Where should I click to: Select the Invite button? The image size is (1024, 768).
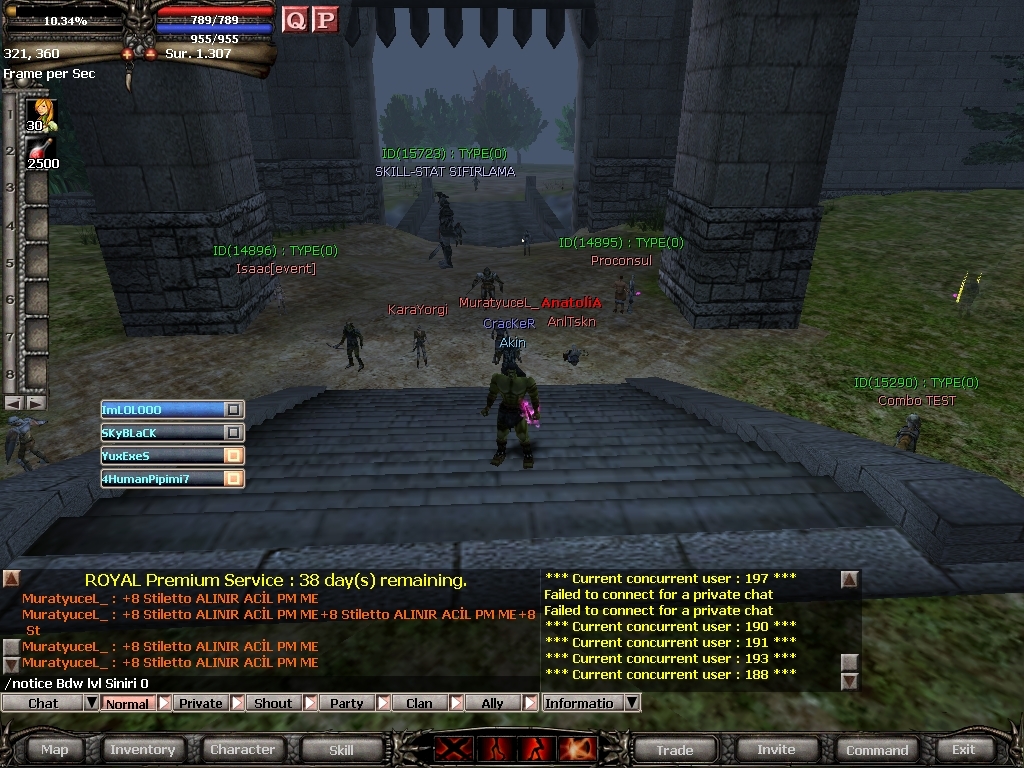click(776, 749)
